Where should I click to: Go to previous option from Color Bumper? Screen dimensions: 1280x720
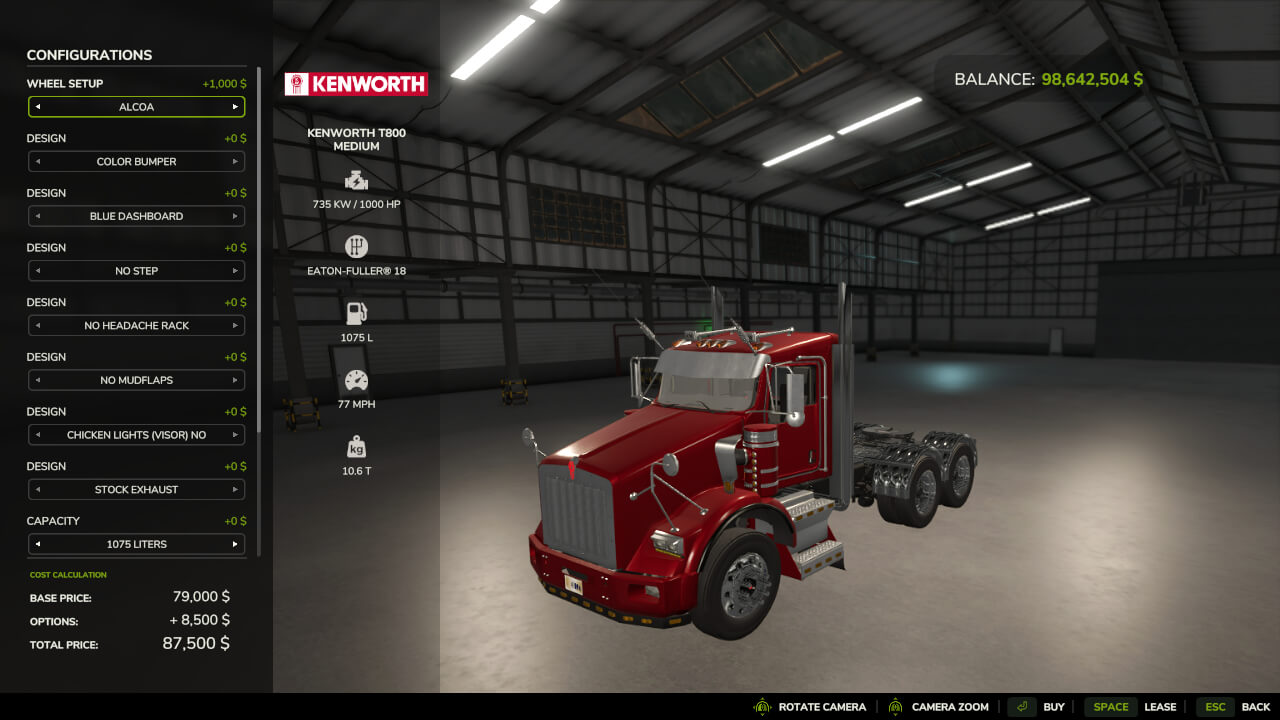coord(38,162)
